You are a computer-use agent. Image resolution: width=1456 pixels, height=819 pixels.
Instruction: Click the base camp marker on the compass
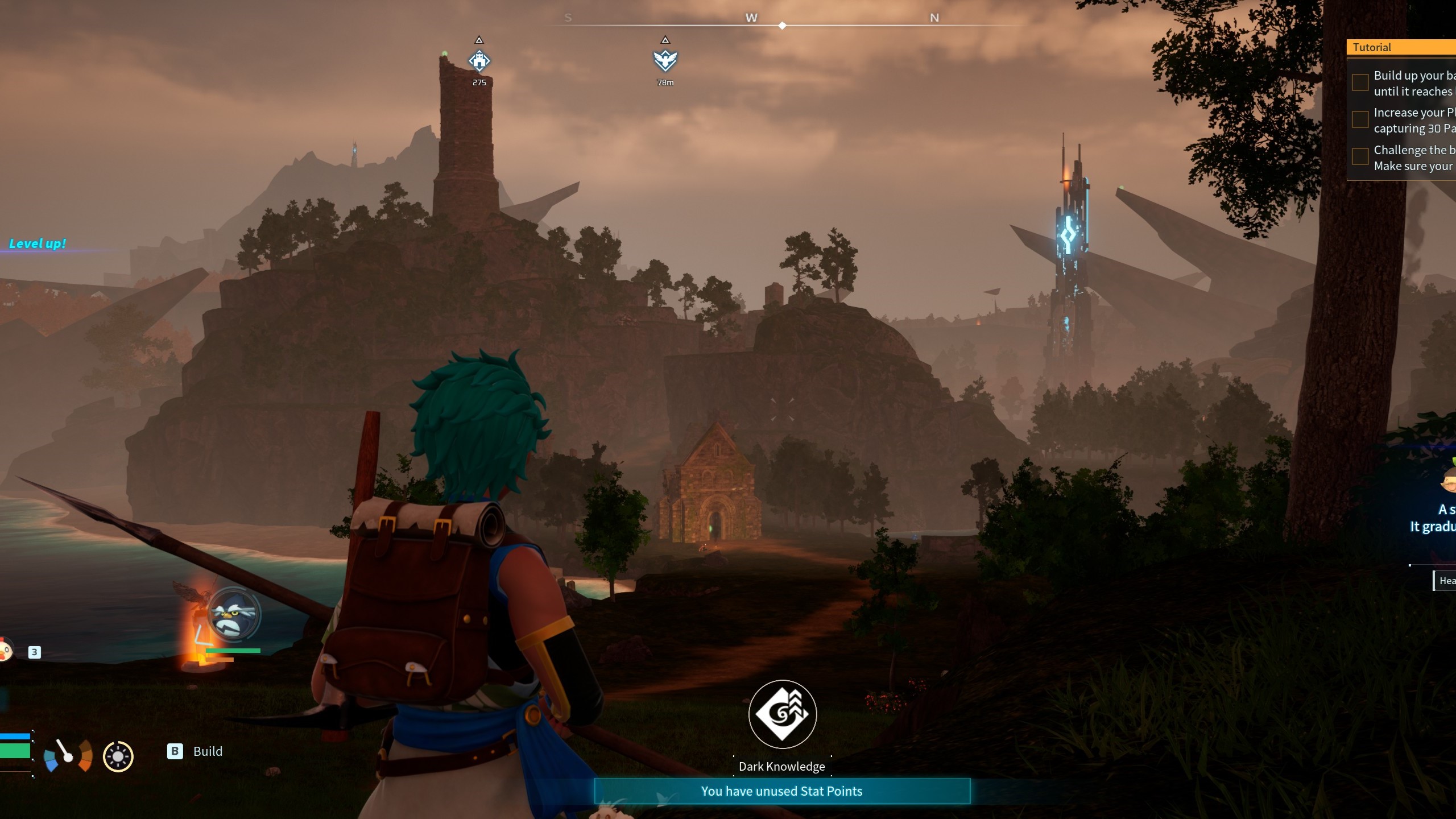pyautogui.click(x=479, y=60)
